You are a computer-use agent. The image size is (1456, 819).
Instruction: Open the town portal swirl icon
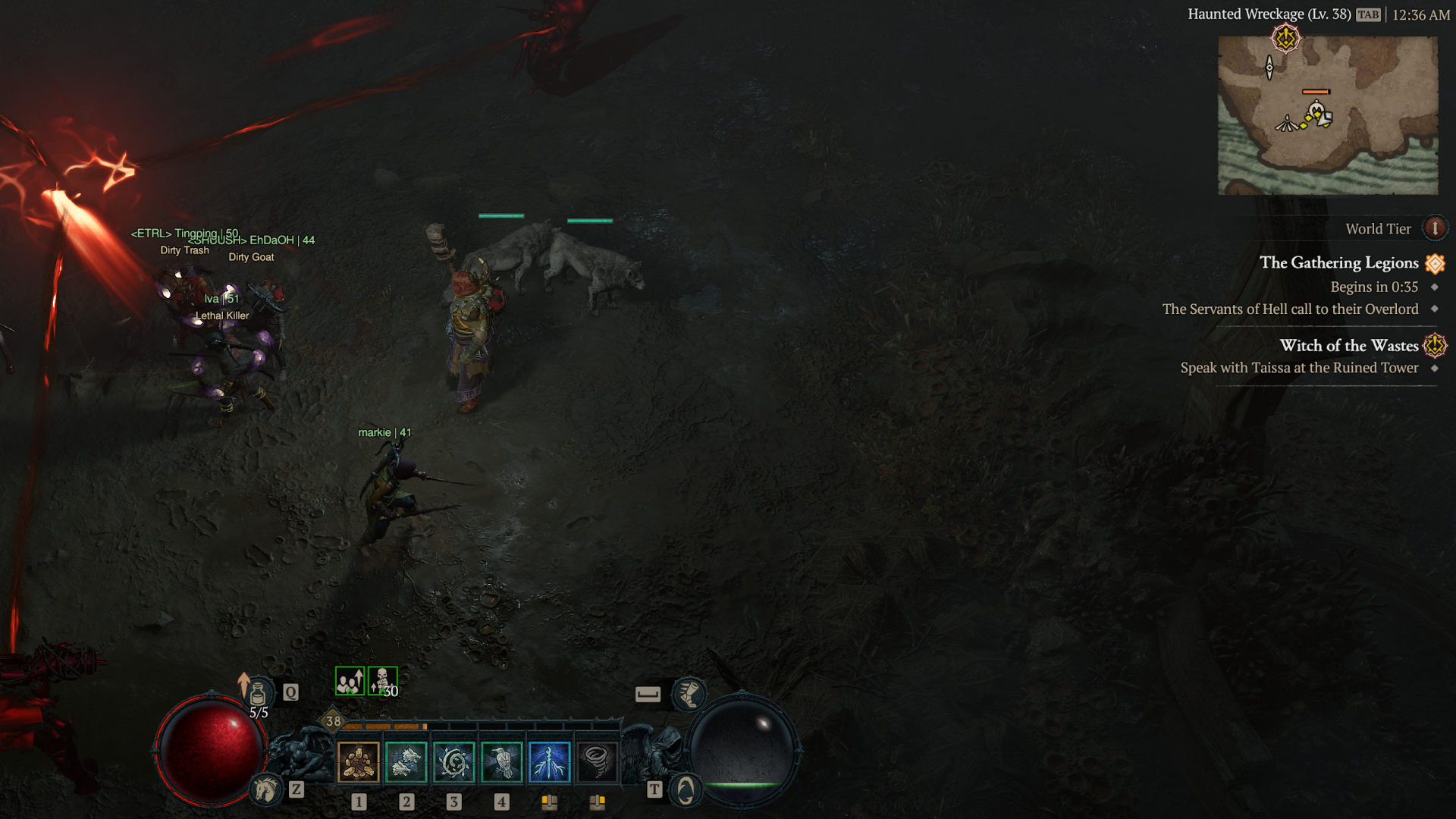click(685, 789)
